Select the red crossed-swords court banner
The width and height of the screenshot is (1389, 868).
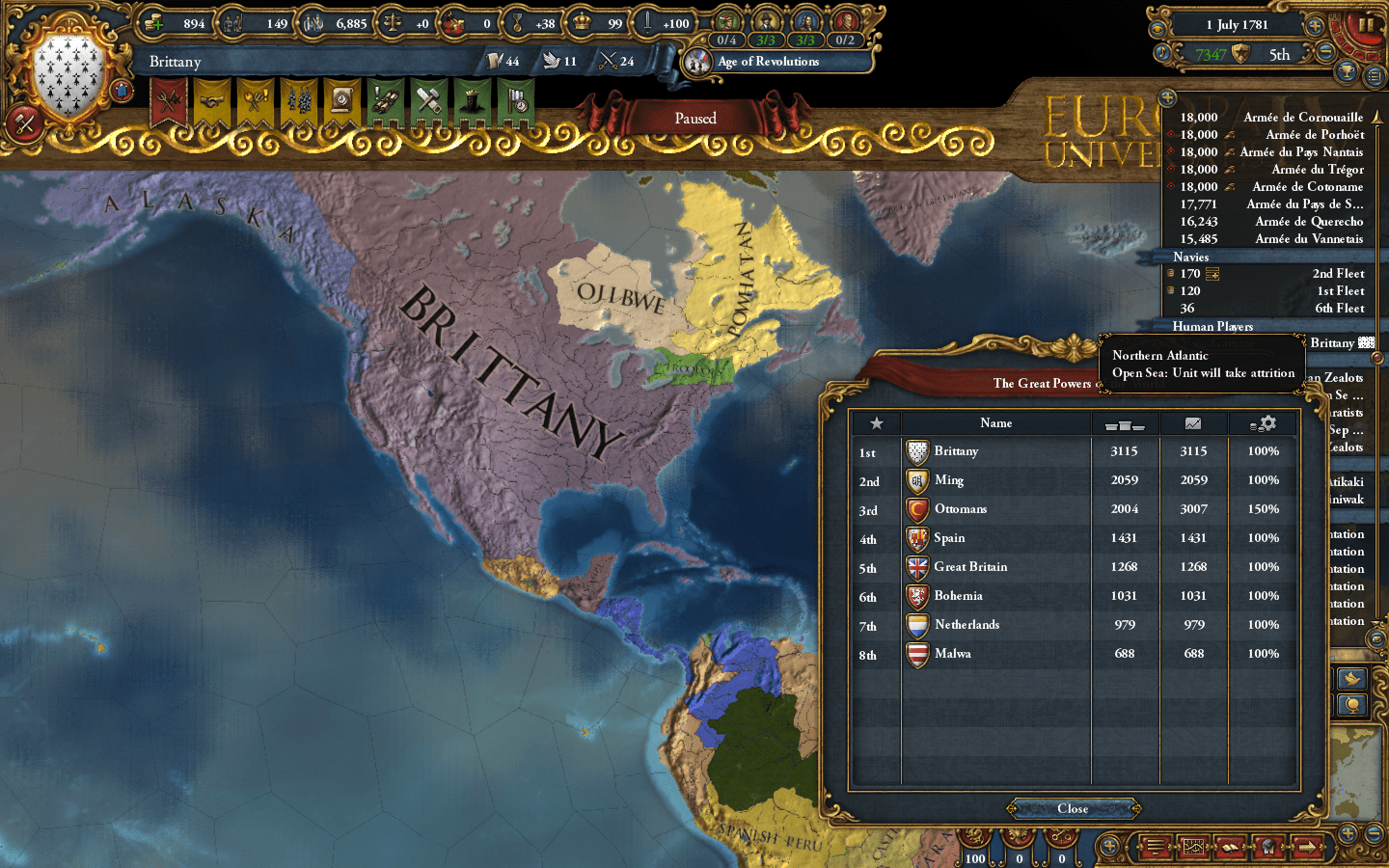click(170, 101)
